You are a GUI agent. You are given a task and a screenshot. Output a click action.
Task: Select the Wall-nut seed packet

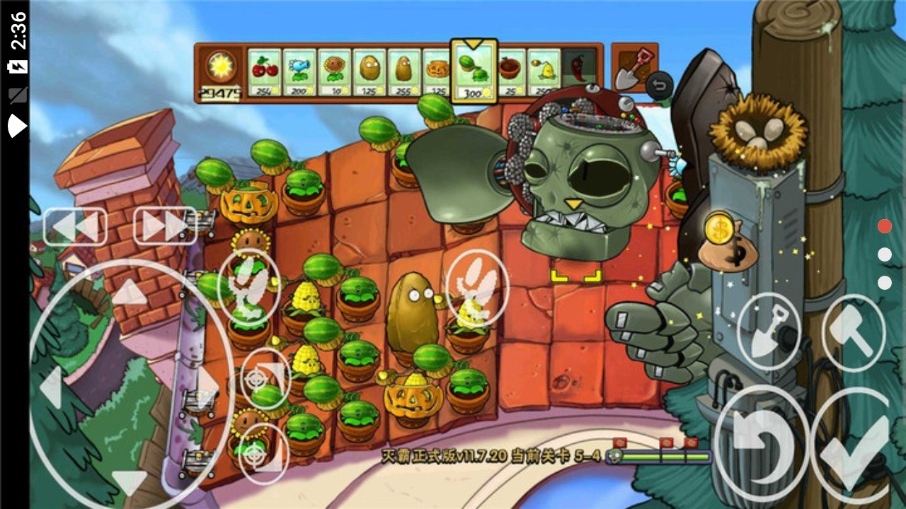tap(369, 73)
